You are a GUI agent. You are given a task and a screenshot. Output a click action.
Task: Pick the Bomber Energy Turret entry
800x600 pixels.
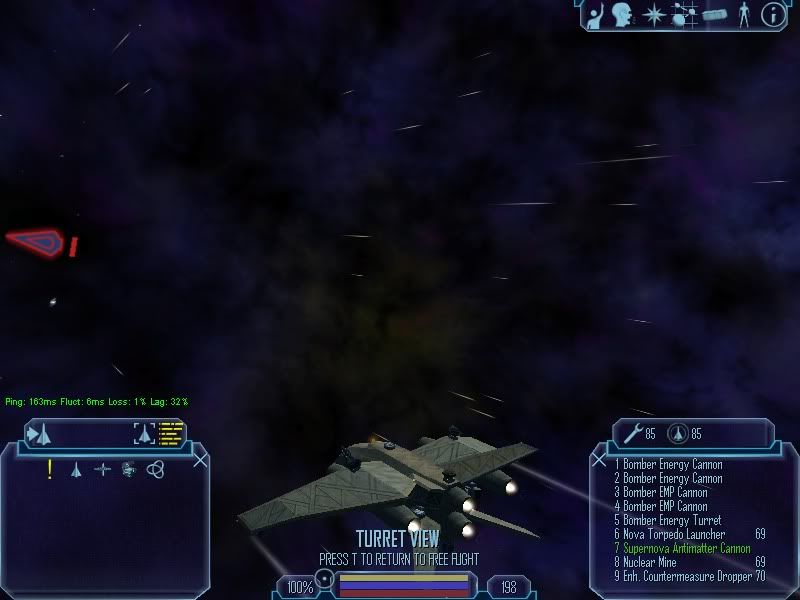(x=671, y=521)
